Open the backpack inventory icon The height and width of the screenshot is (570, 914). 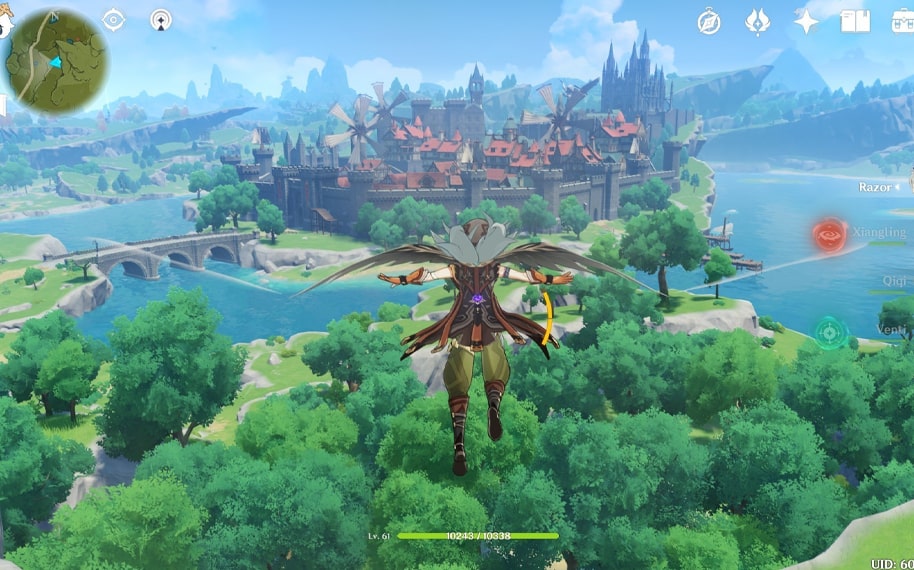pyautogui.click(x=901, y=21)
